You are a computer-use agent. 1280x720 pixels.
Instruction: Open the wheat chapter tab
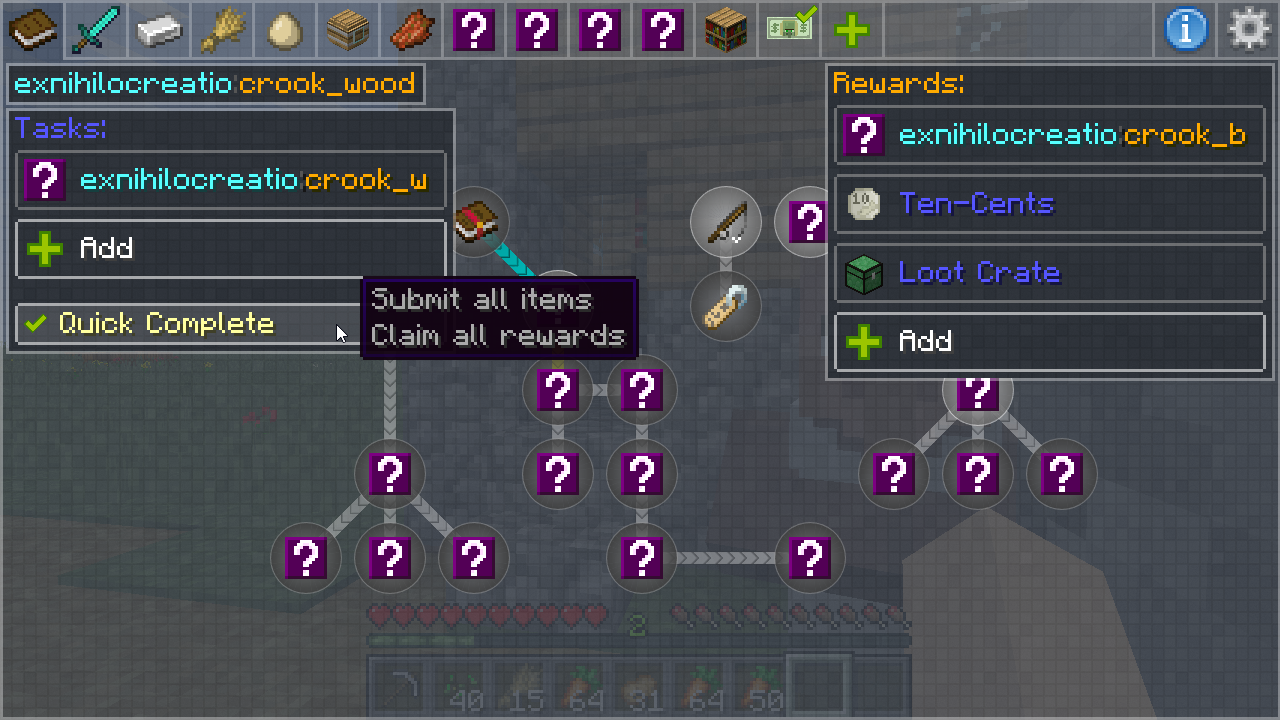click(x=222, y=29)
